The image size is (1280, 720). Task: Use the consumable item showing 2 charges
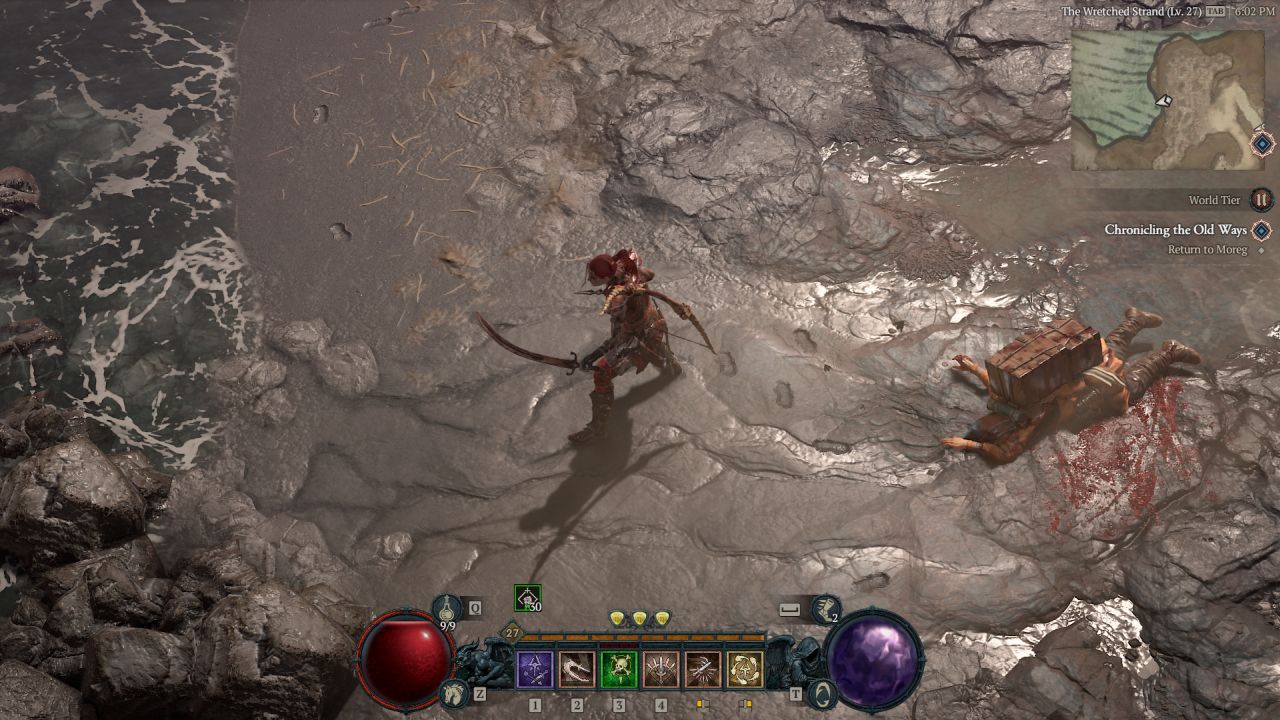[827, 607]
